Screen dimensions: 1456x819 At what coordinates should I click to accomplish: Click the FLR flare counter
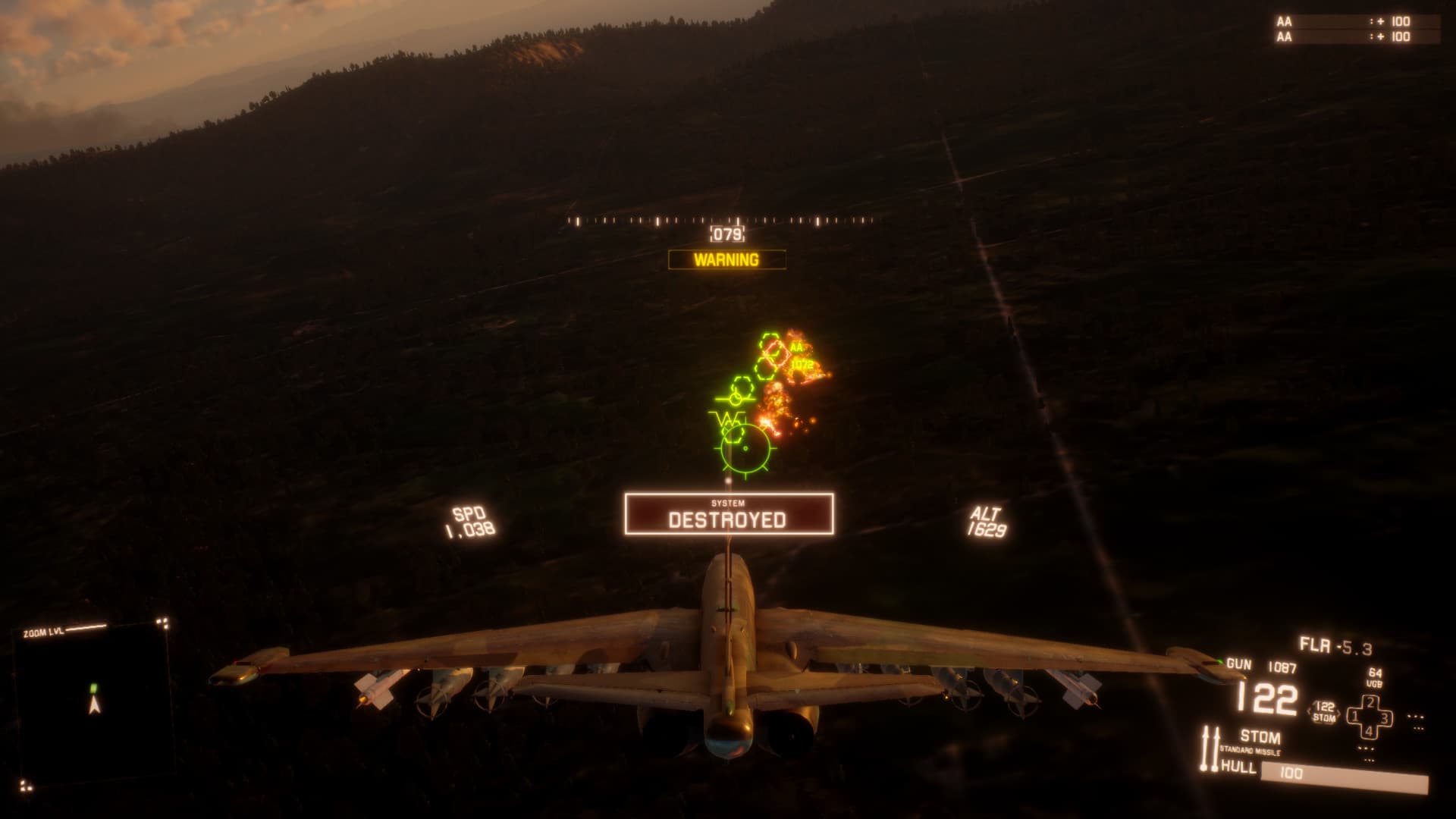point(1336,646)
